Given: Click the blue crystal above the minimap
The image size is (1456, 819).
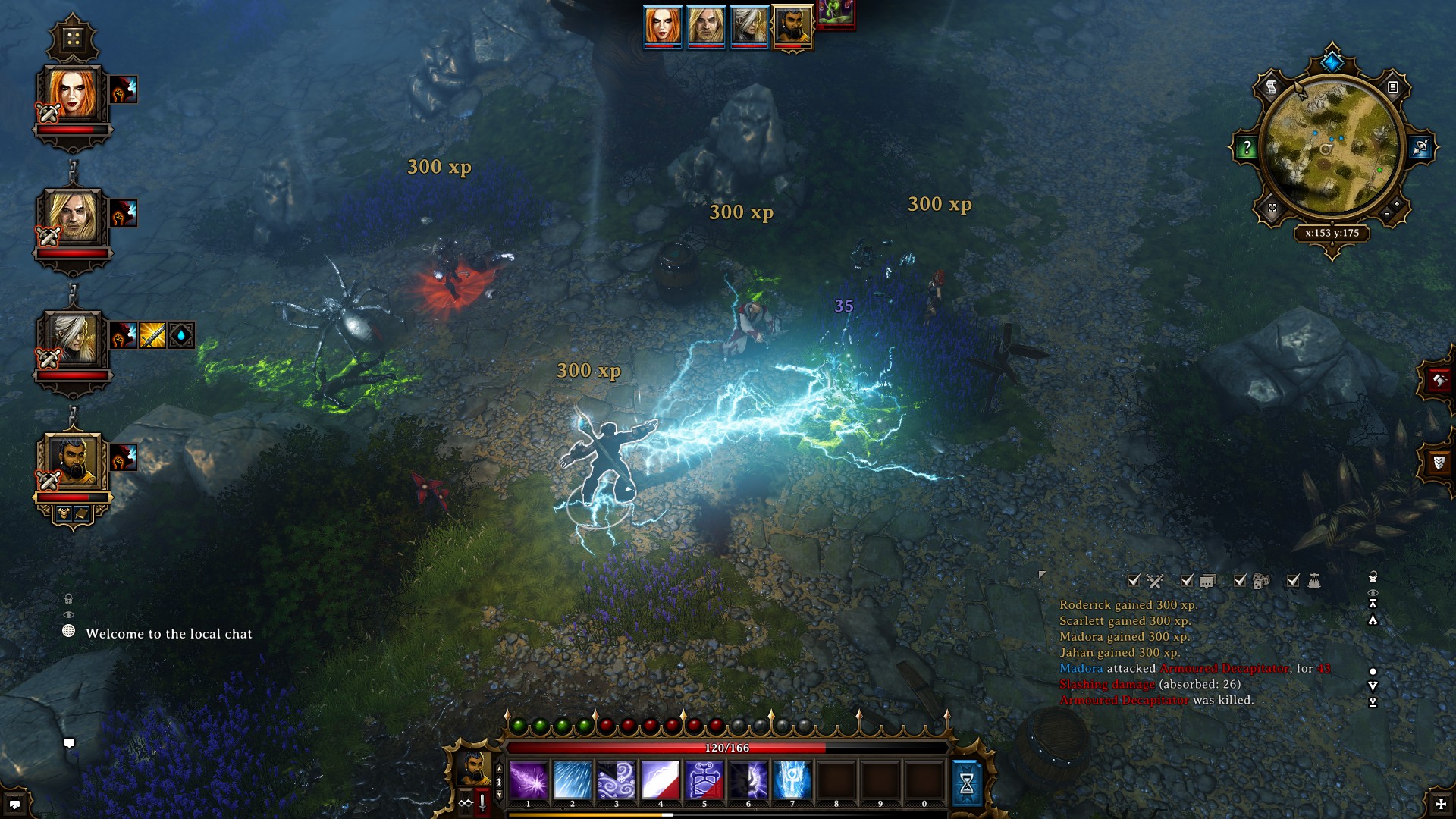Looking at the screenshot, I should (x=1332, y=59).
